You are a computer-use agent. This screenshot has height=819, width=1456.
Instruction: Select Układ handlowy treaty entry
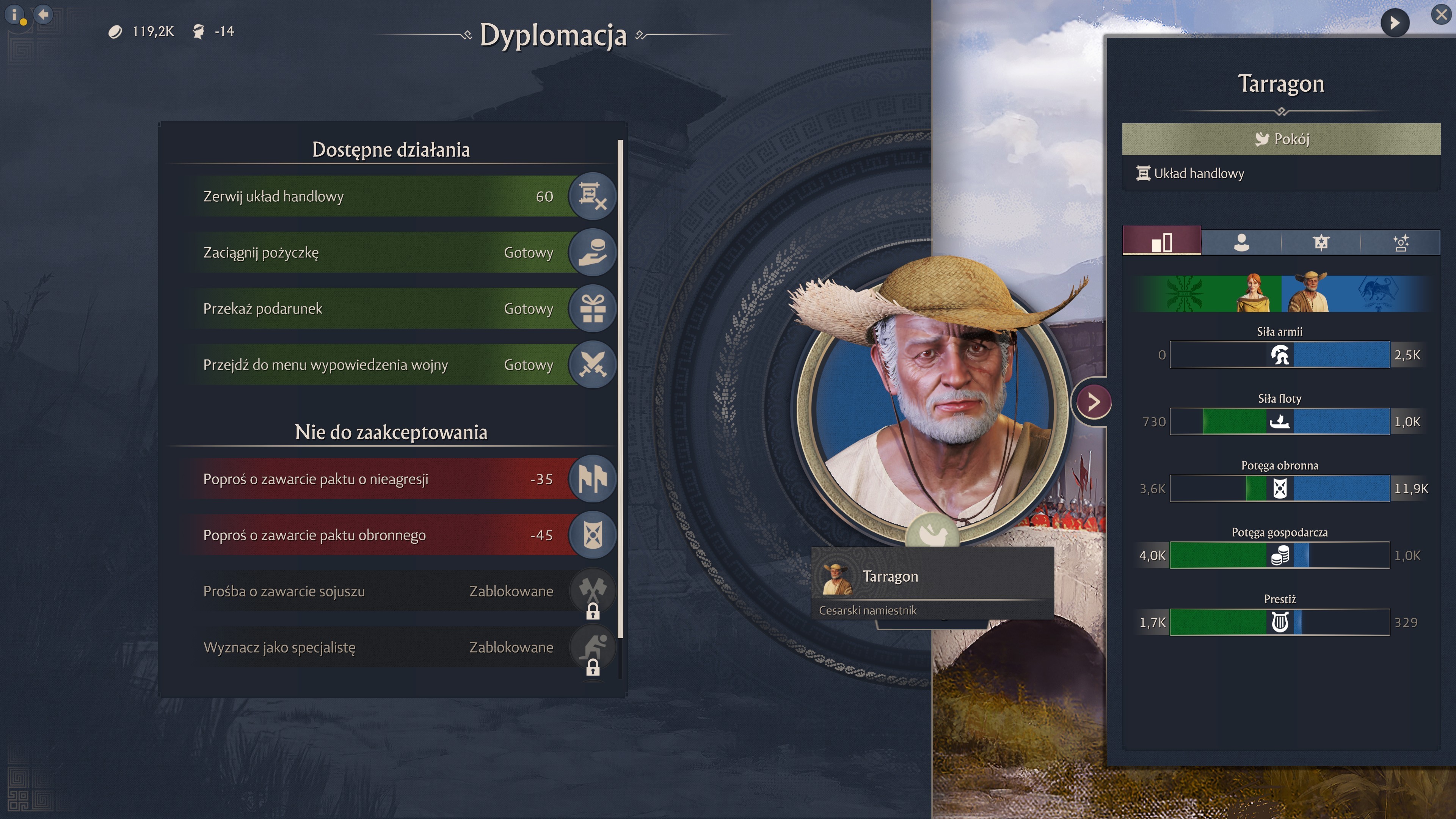[1198, 174]
